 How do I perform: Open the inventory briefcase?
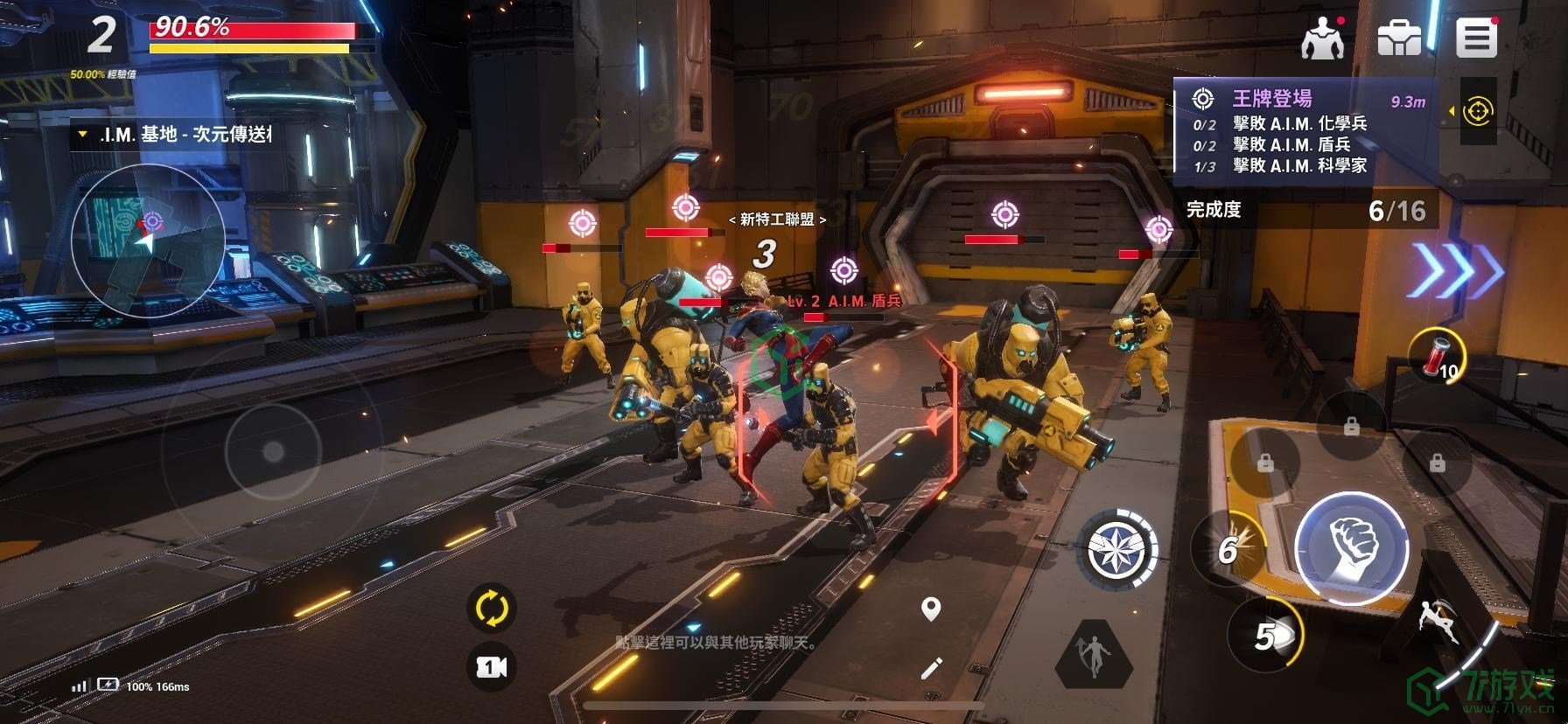coord(1399,39)
